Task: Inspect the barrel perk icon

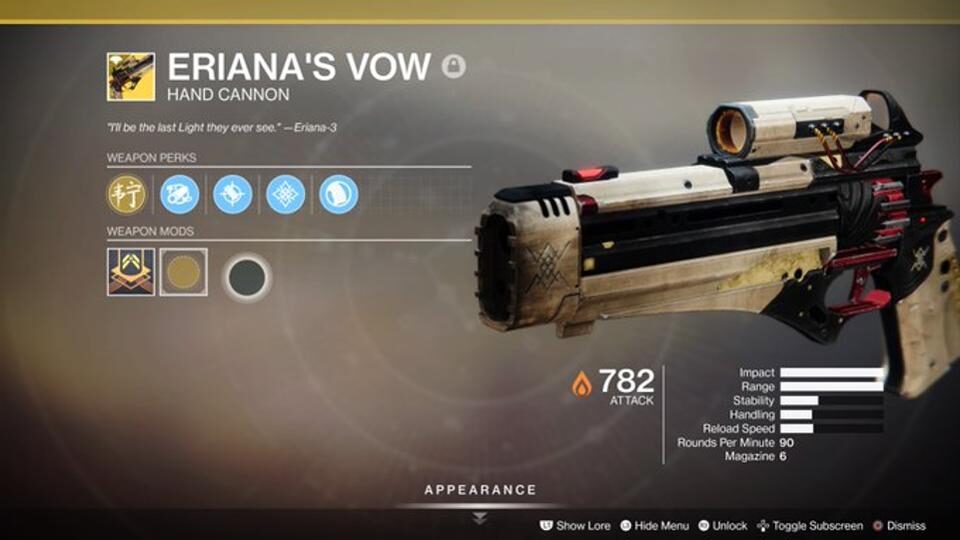Action: click(180, 194)
